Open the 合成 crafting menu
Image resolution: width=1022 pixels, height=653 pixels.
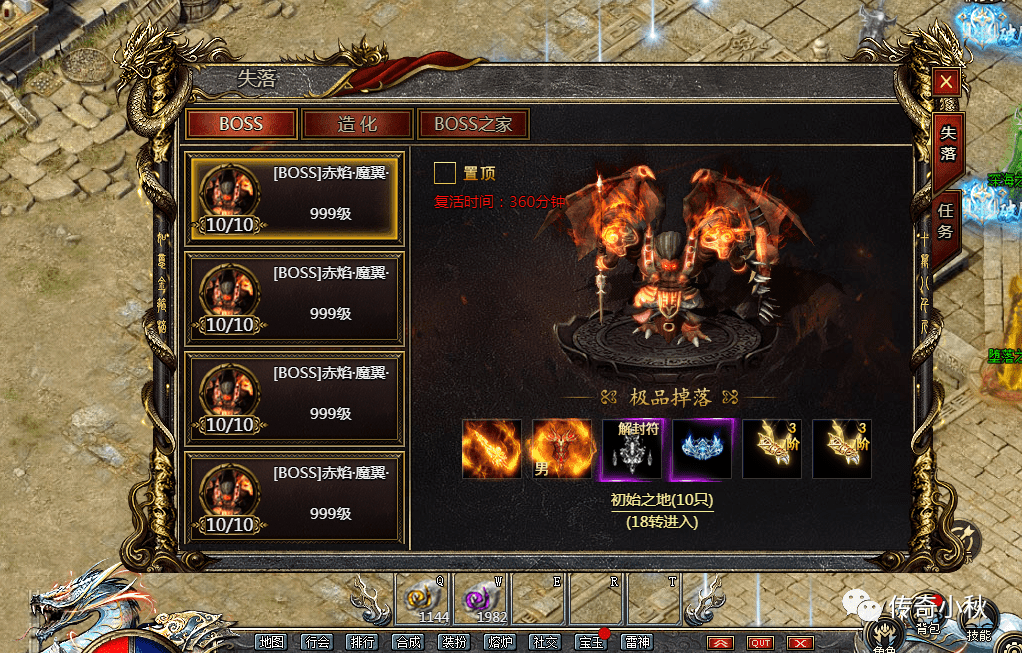(x=407, y=642)
